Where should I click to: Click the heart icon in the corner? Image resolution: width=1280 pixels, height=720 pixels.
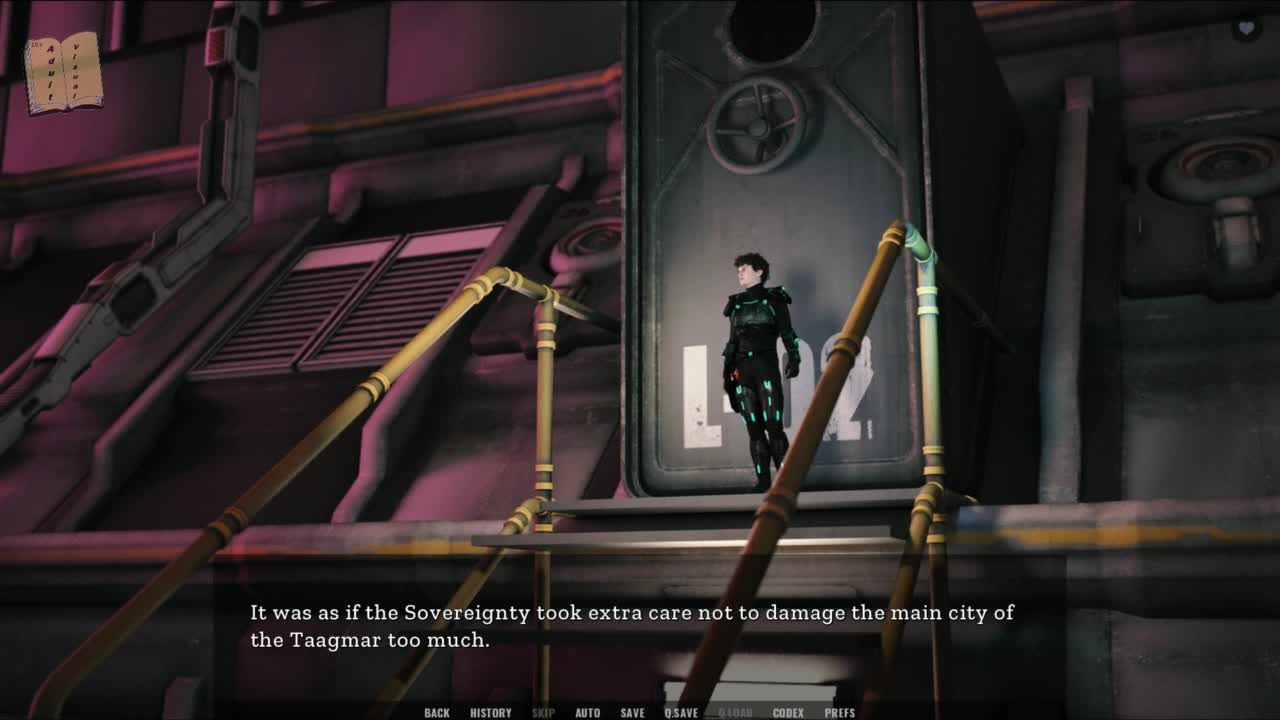click(x=1245, y=29)
